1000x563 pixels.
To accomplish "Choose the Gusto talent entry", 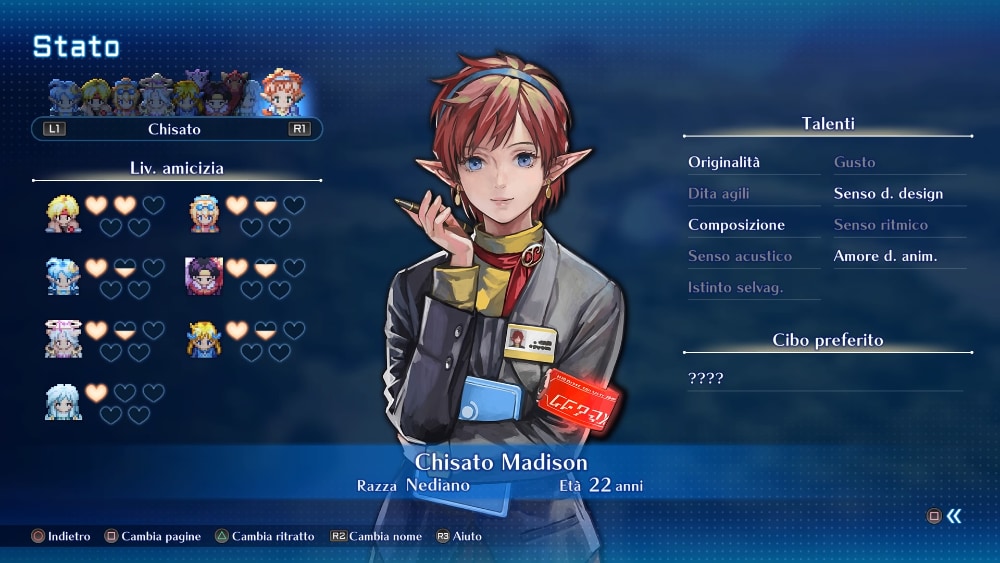I will click(855, 162).
